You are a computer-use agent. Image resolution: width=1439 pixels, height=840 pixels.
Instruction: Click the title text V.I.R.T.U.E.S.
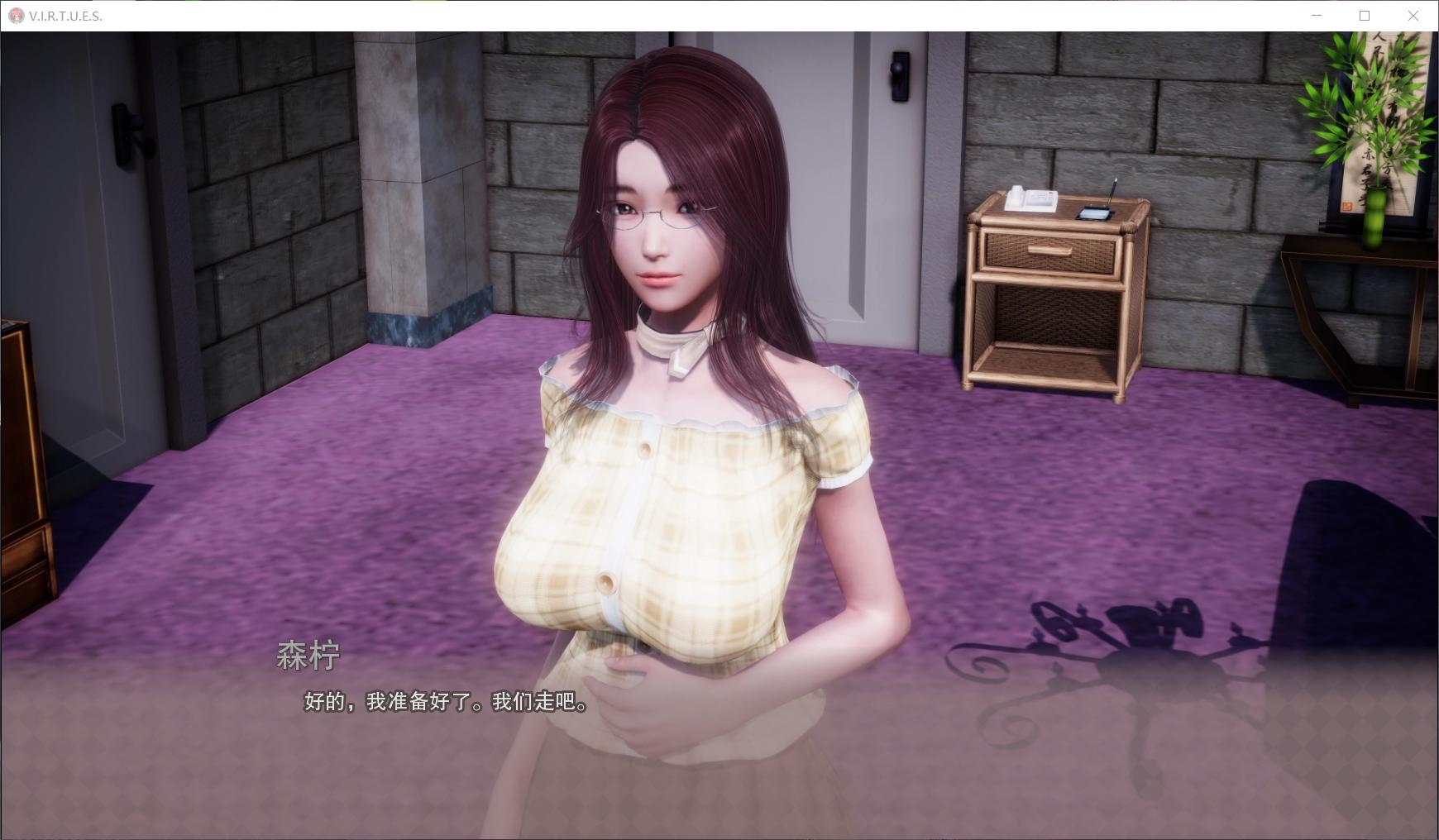point(62,14)
